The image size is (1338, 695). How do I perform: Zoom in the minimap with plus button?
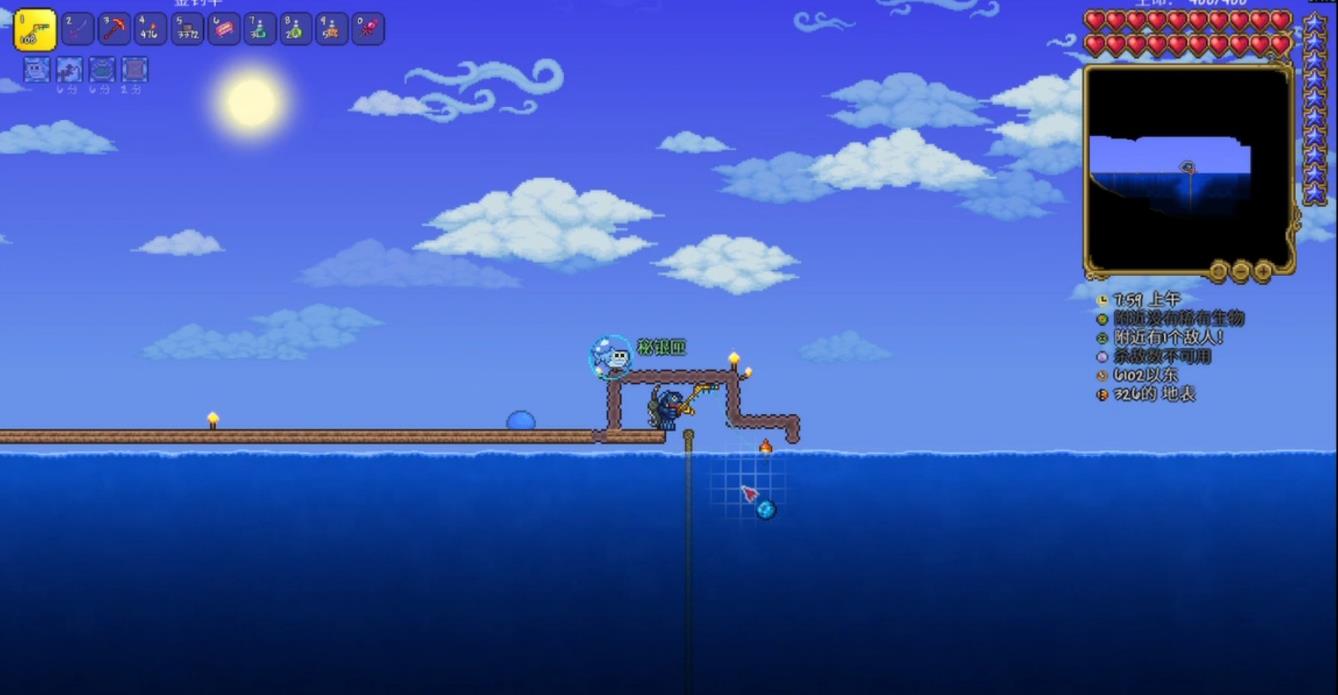pos(1263,270)
